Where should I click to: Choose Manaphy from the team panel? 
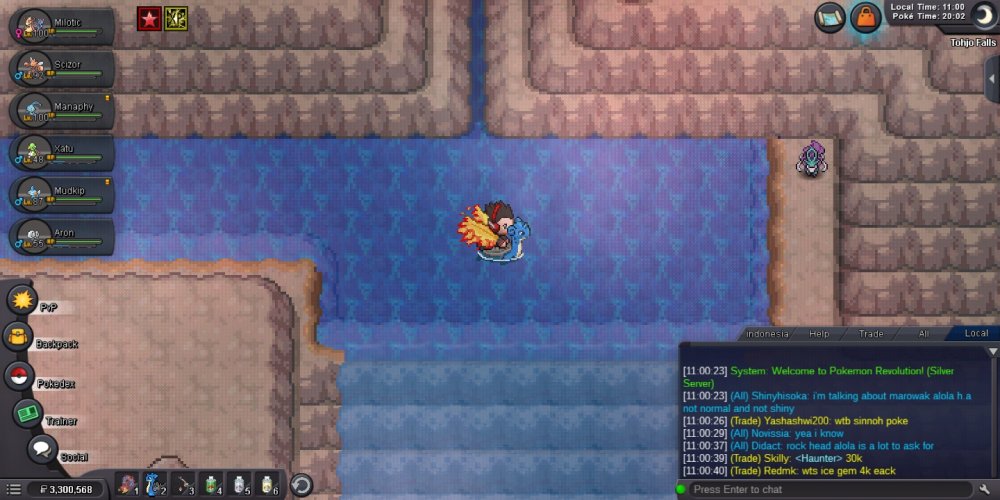coord(60,110)
